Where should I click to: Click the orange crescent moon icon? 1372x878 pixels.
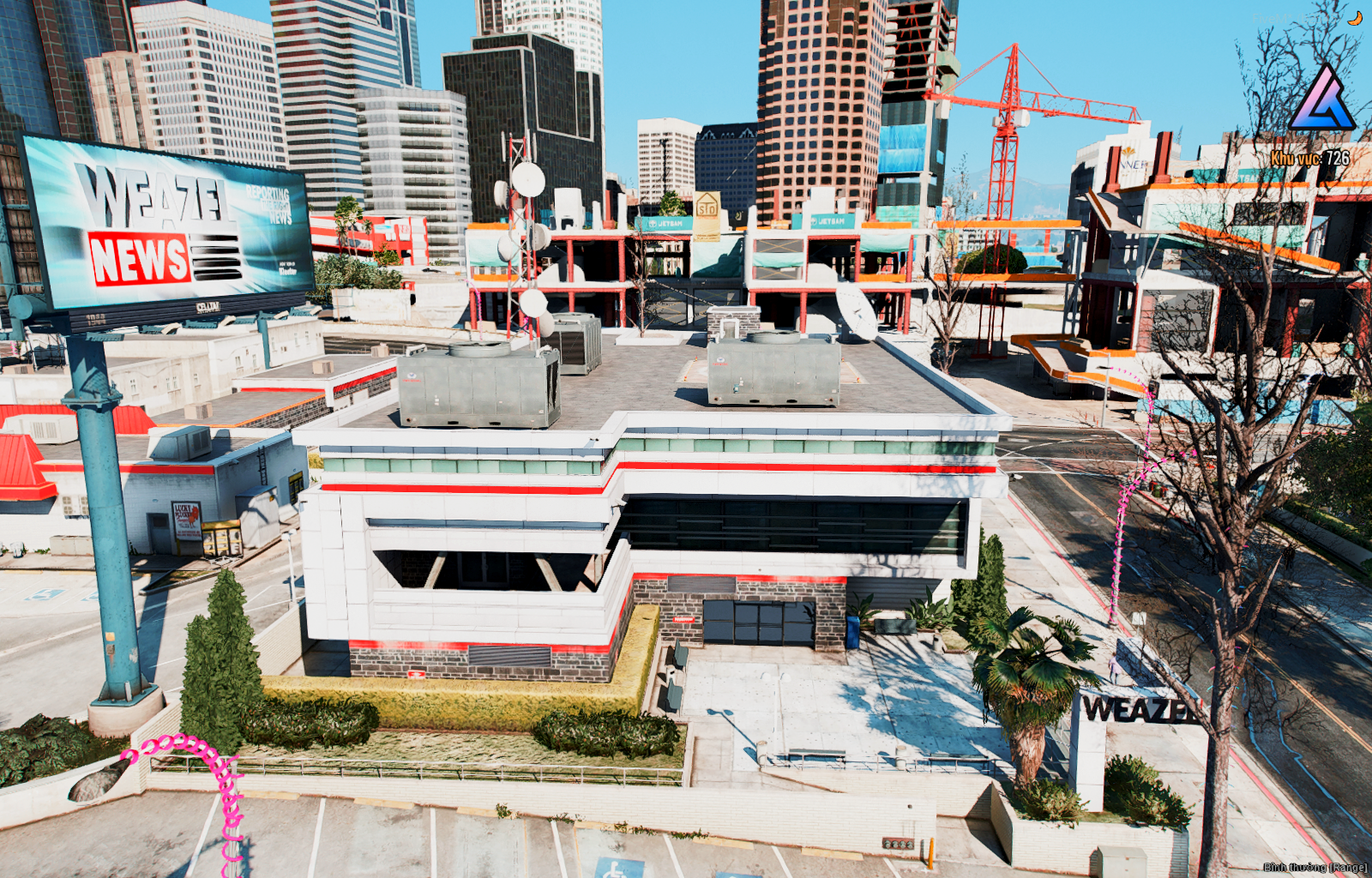[1355, 18]
